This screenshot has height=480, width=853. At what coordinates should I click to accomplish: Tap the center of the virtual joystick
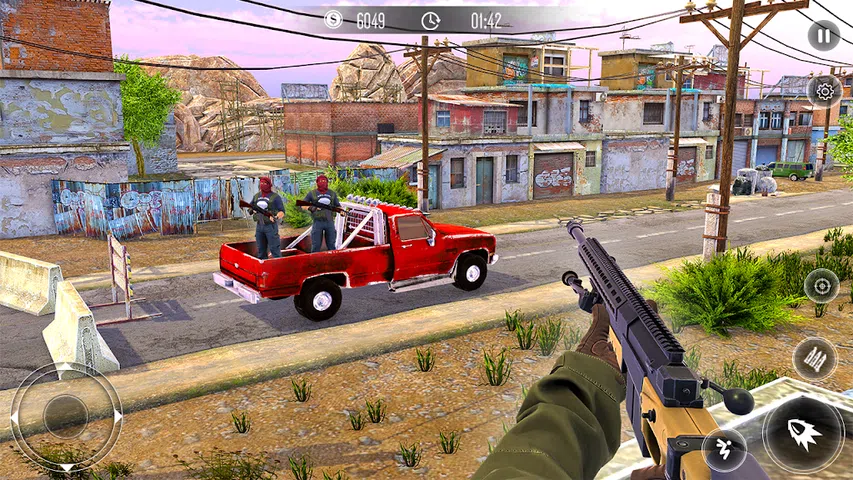click(x=66, y=415)
